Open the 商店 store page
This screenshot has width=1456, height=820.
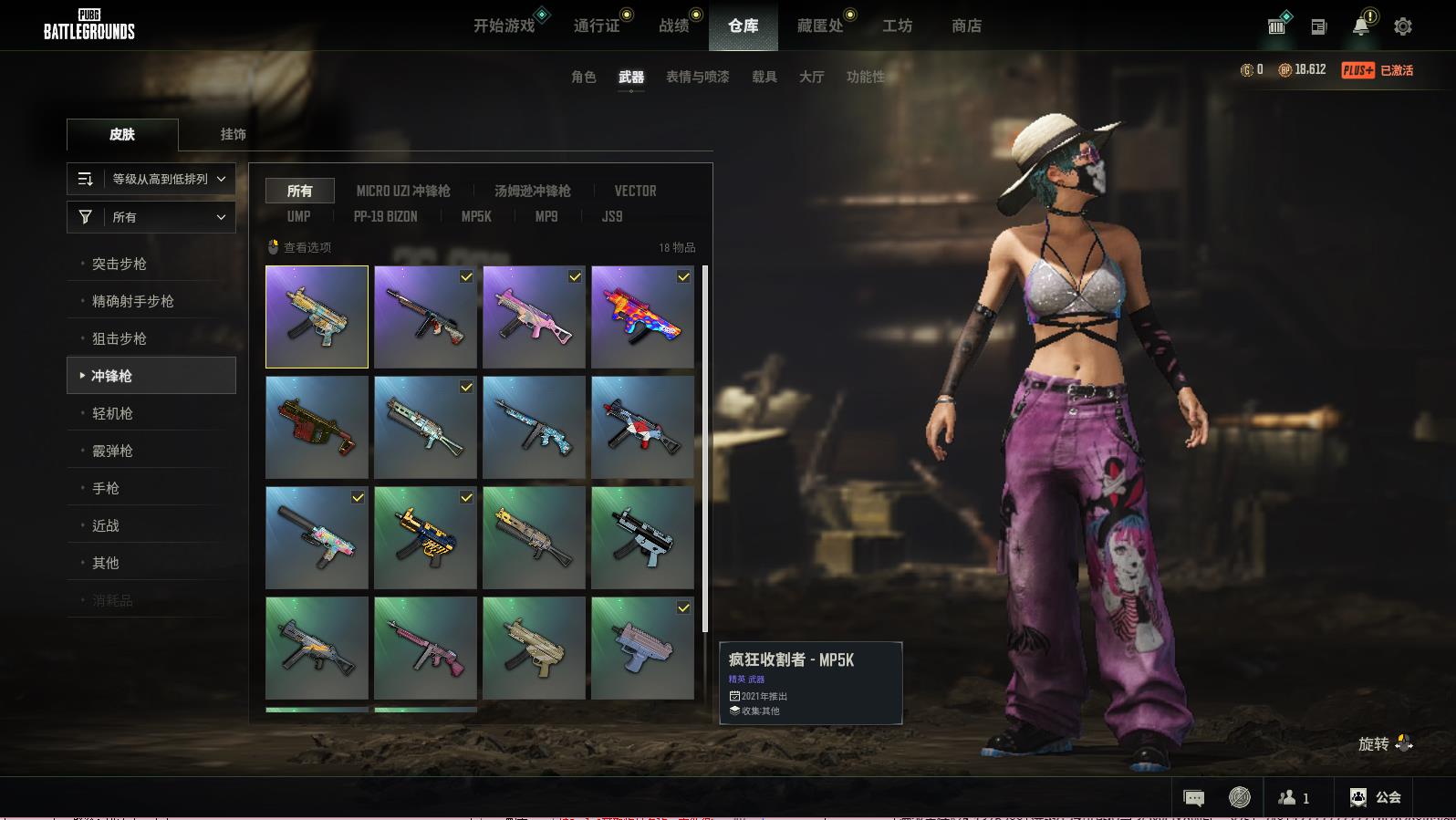(966, 26)
